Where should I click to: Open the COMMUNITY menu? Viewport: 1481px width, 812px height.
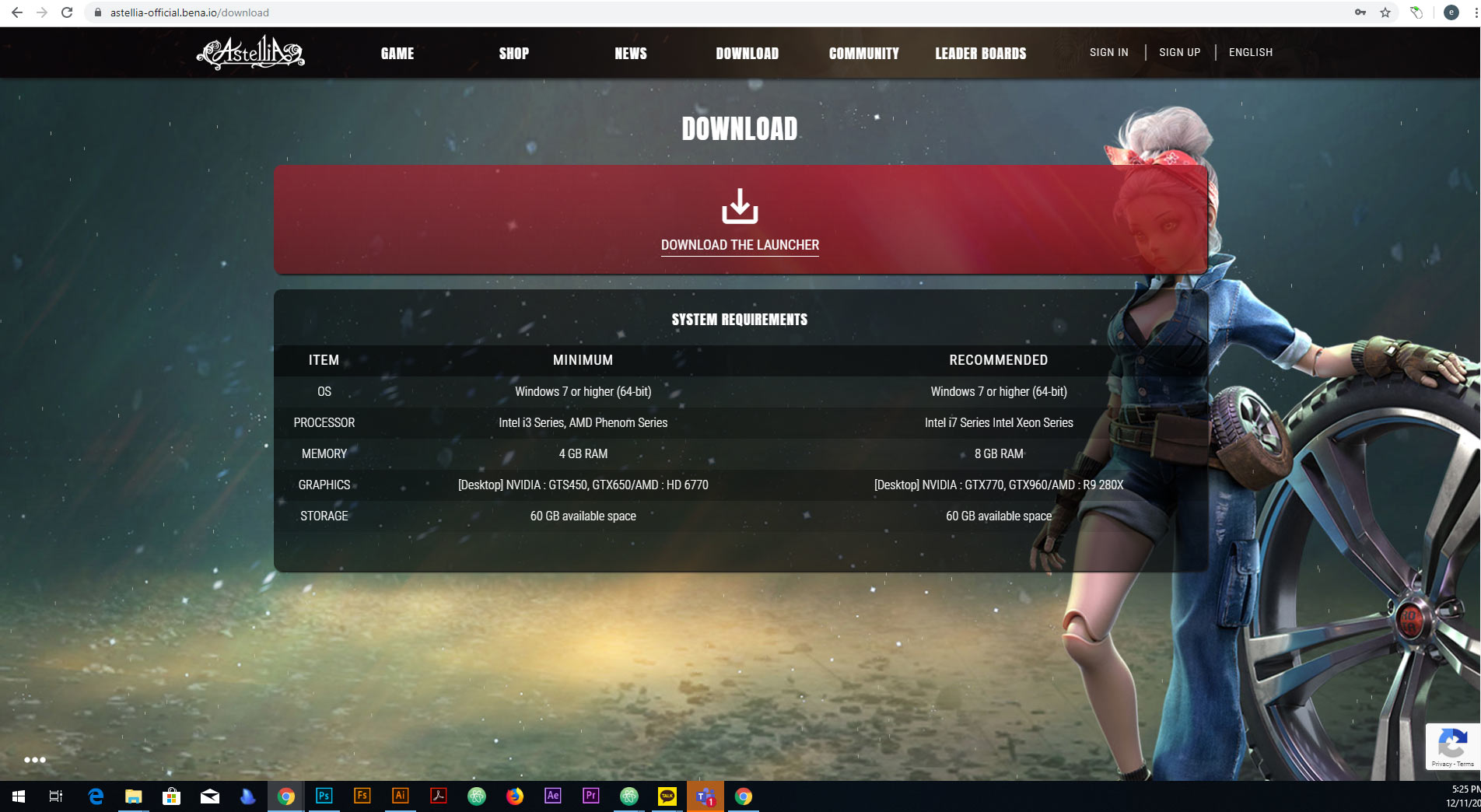(x=863, y=54)
